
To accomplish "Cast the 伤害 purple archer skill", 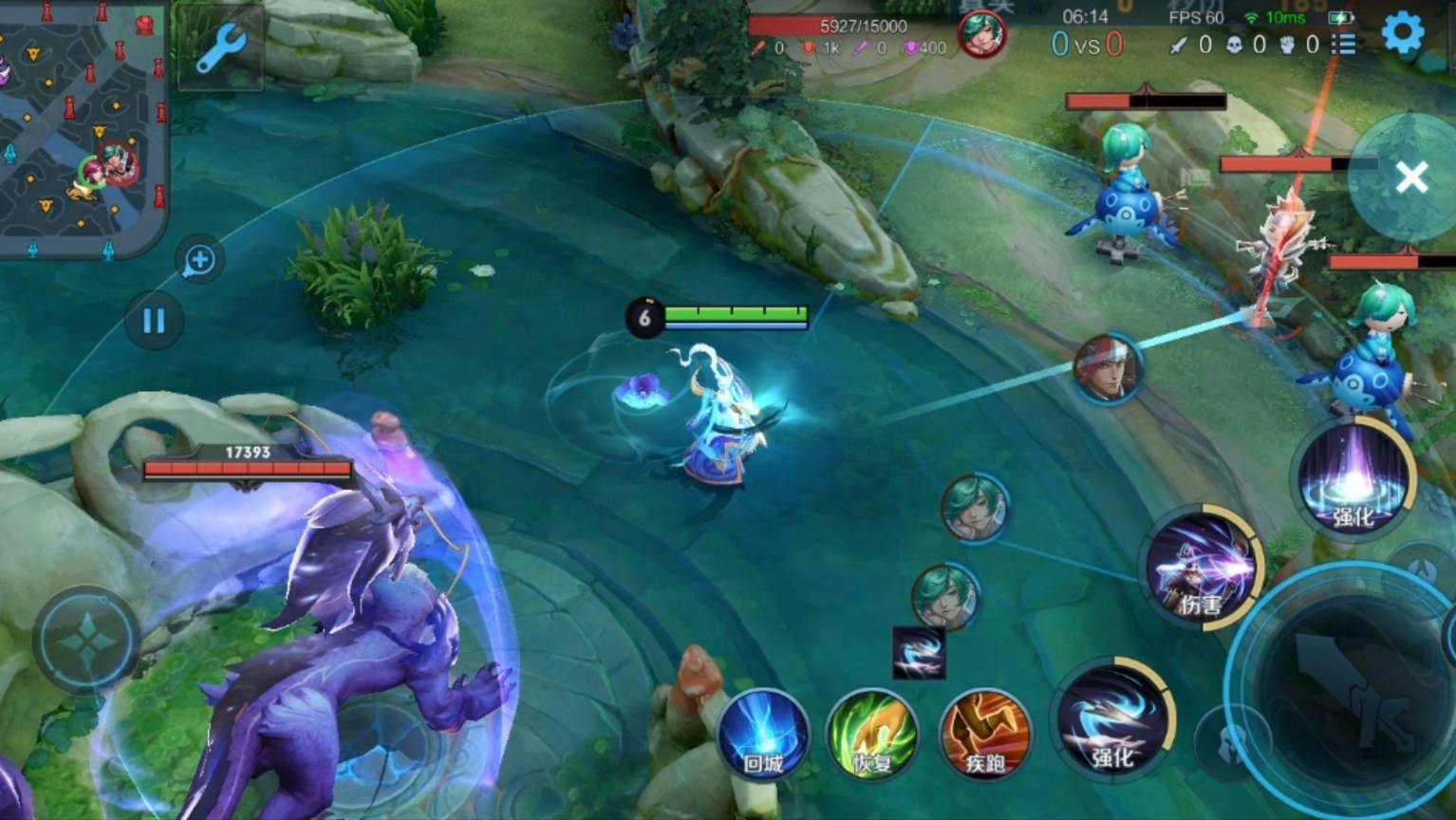I will pos(1202,569).
